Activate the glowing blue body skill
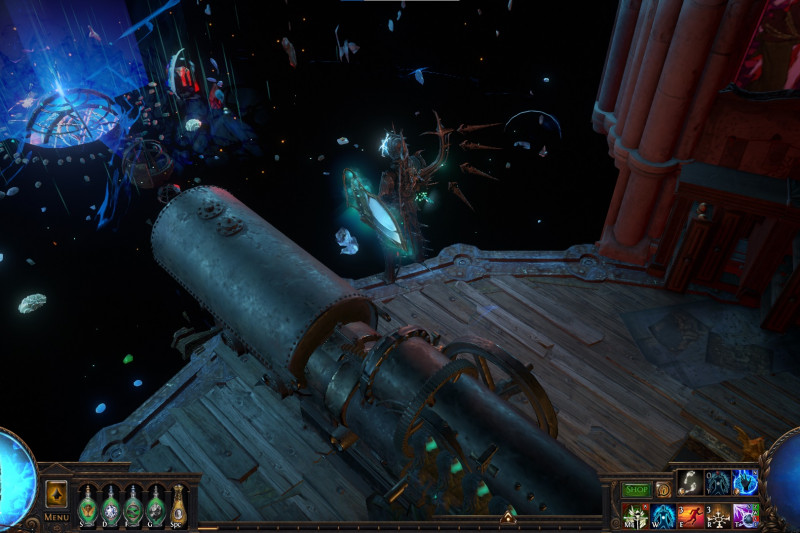Screen dimensions: 800x533 click(x=662, y=515)
